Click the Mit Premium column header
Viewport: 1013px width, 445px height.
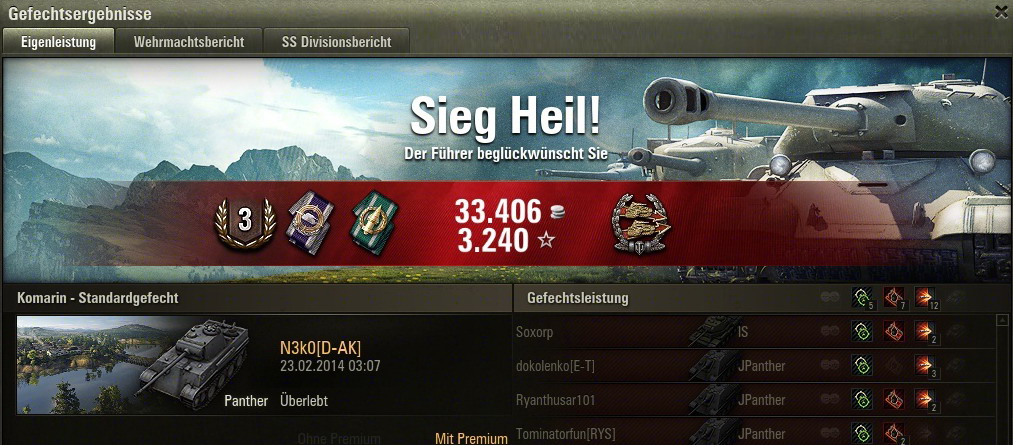click(471, 438)
